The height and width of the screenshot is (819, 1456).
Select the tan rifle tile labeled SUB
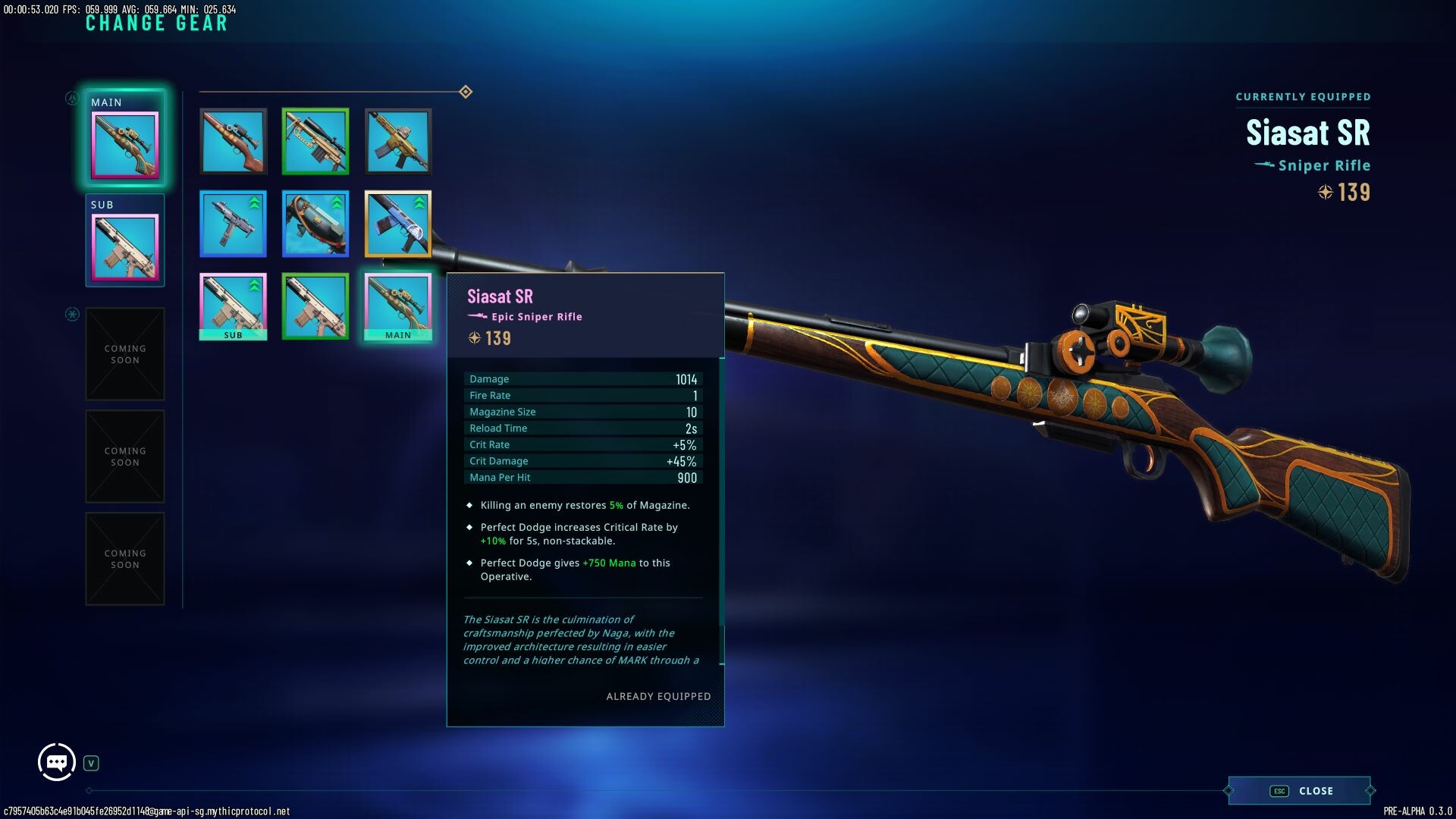click(233, 306)
